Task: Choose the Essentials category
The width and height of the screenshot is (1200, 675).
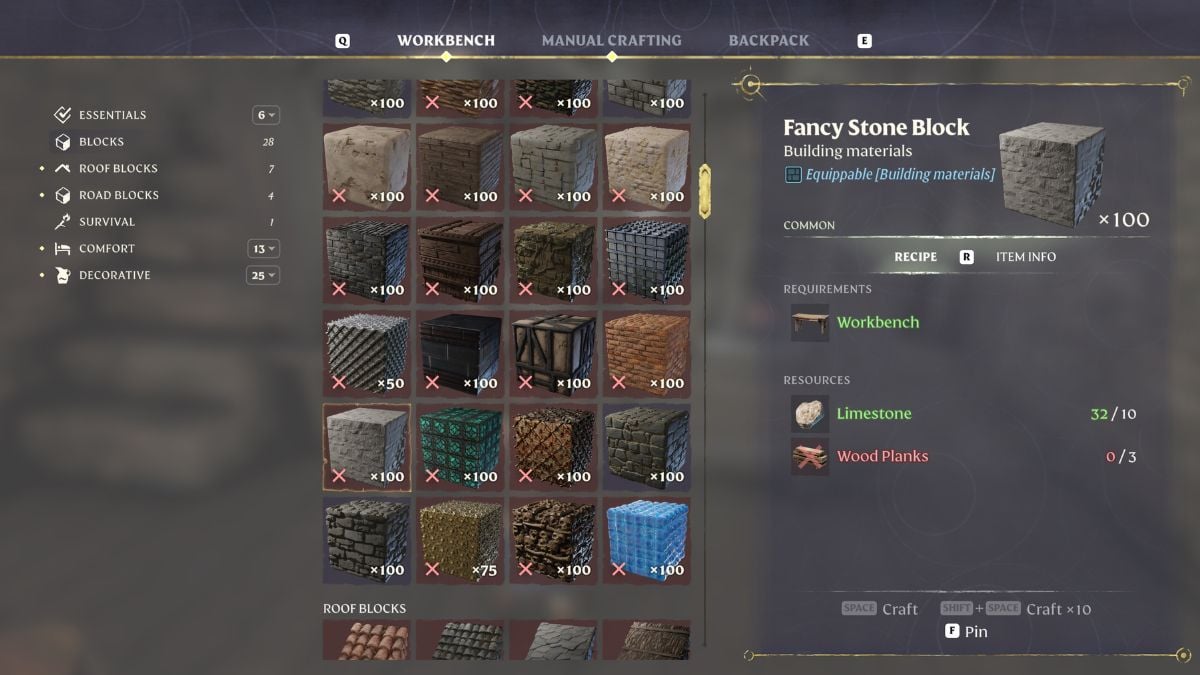Action: pyautogui.click(x=112, y=115)
